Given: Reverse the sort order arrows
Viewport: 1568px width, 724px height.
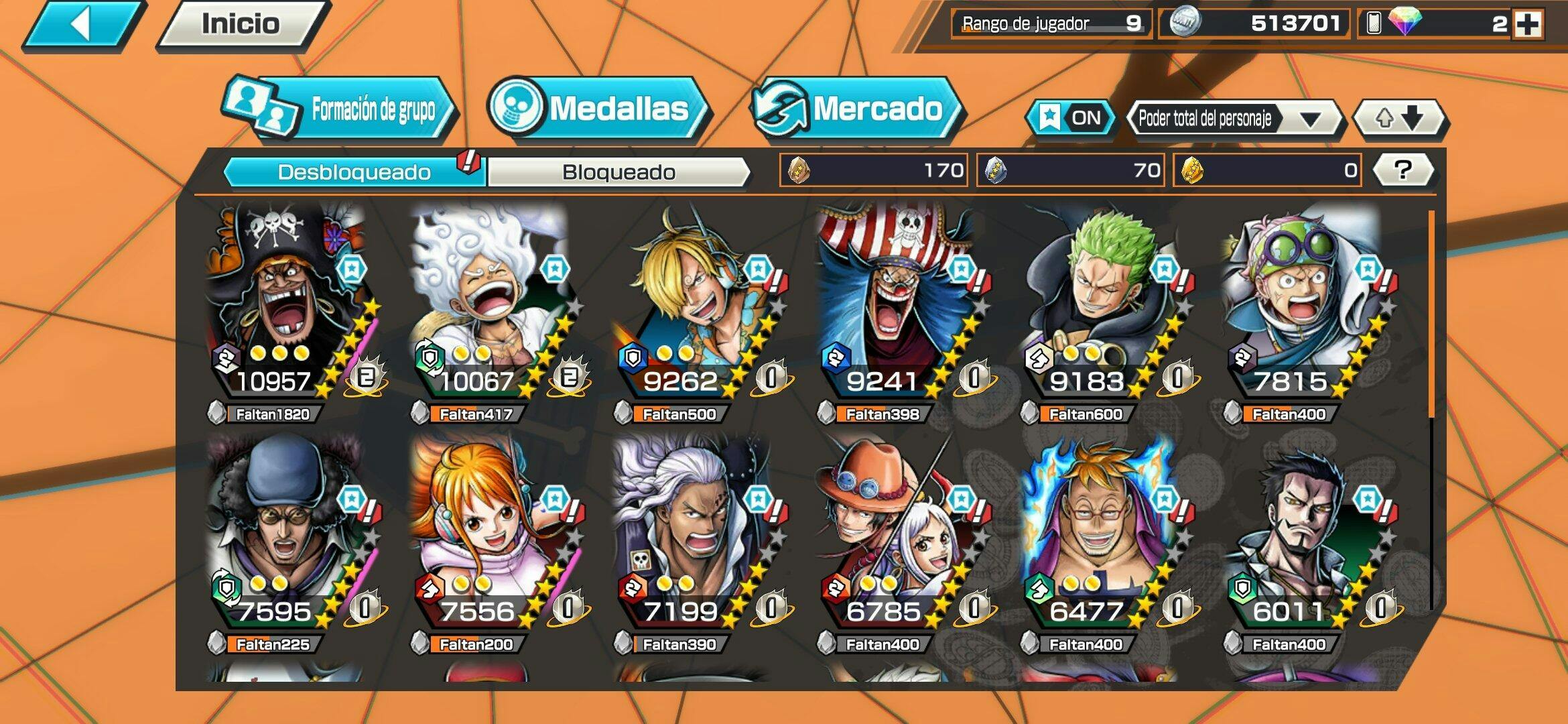Looking at the screenshot, I should pos(1399,119).
